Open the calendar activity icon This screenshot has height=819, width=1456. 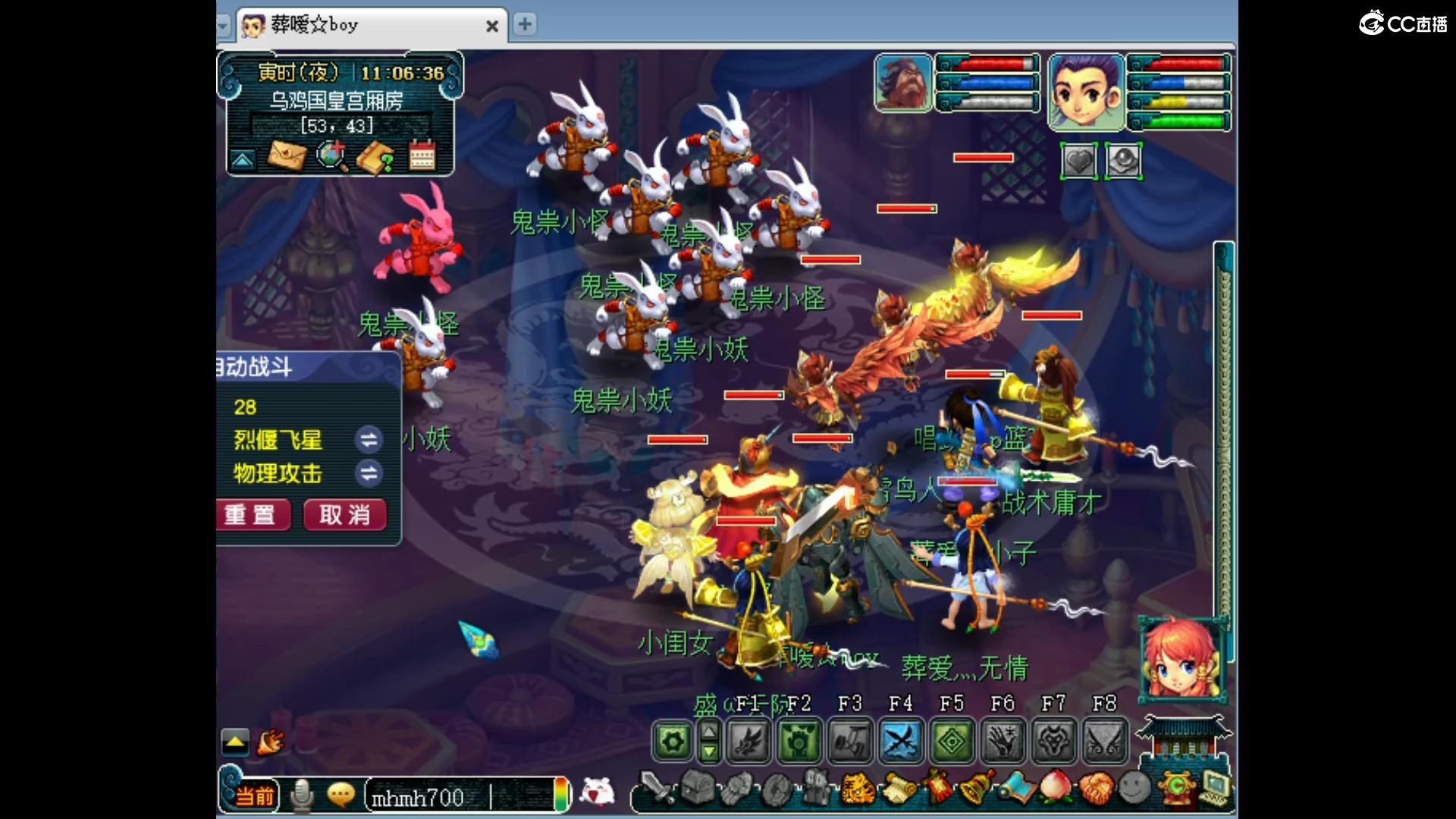(x=422, y=157)
